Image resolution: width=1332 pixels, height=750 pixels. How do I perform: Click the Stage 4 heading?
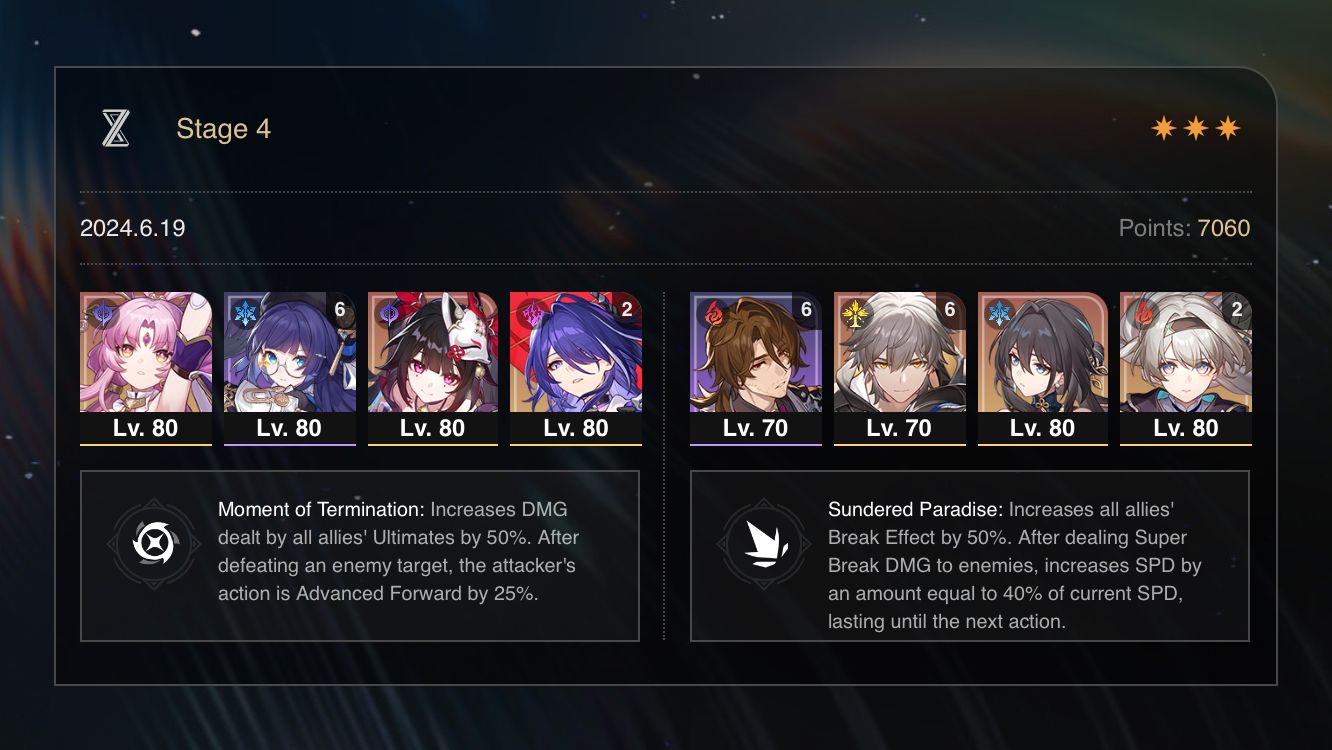coord(223,128)
